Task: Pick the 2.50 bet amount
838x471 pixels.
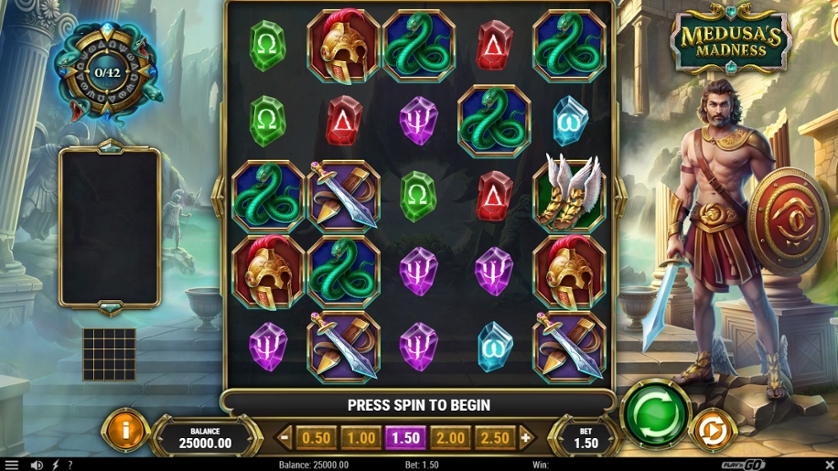Action: [x=496, y=438]
